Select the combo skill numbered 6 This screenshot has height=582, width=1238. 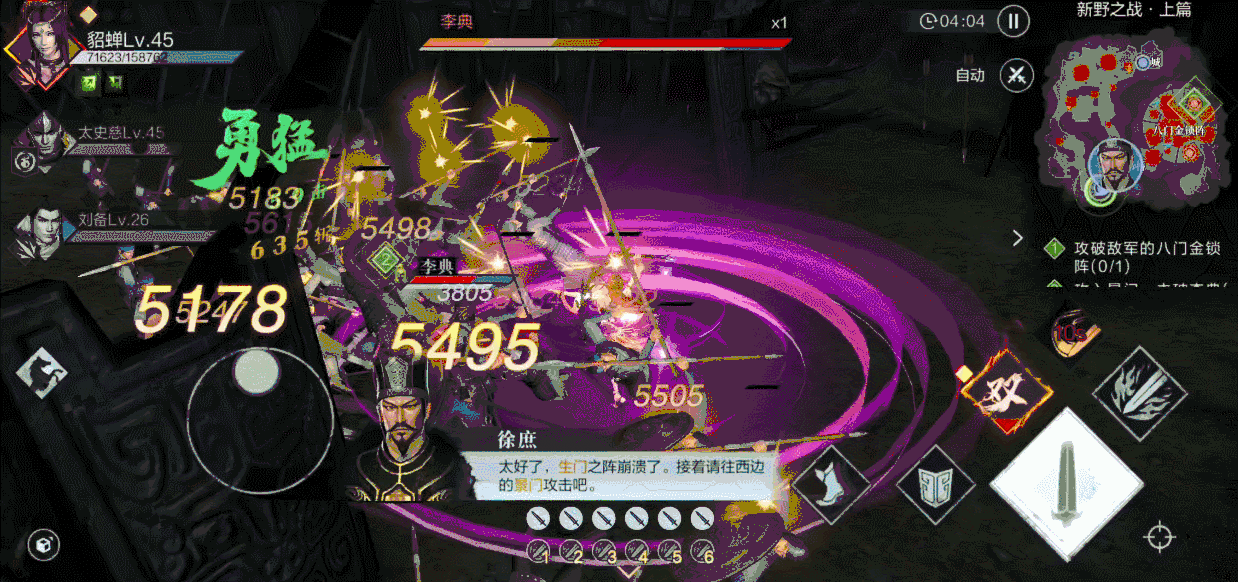[x=702, y=550]
